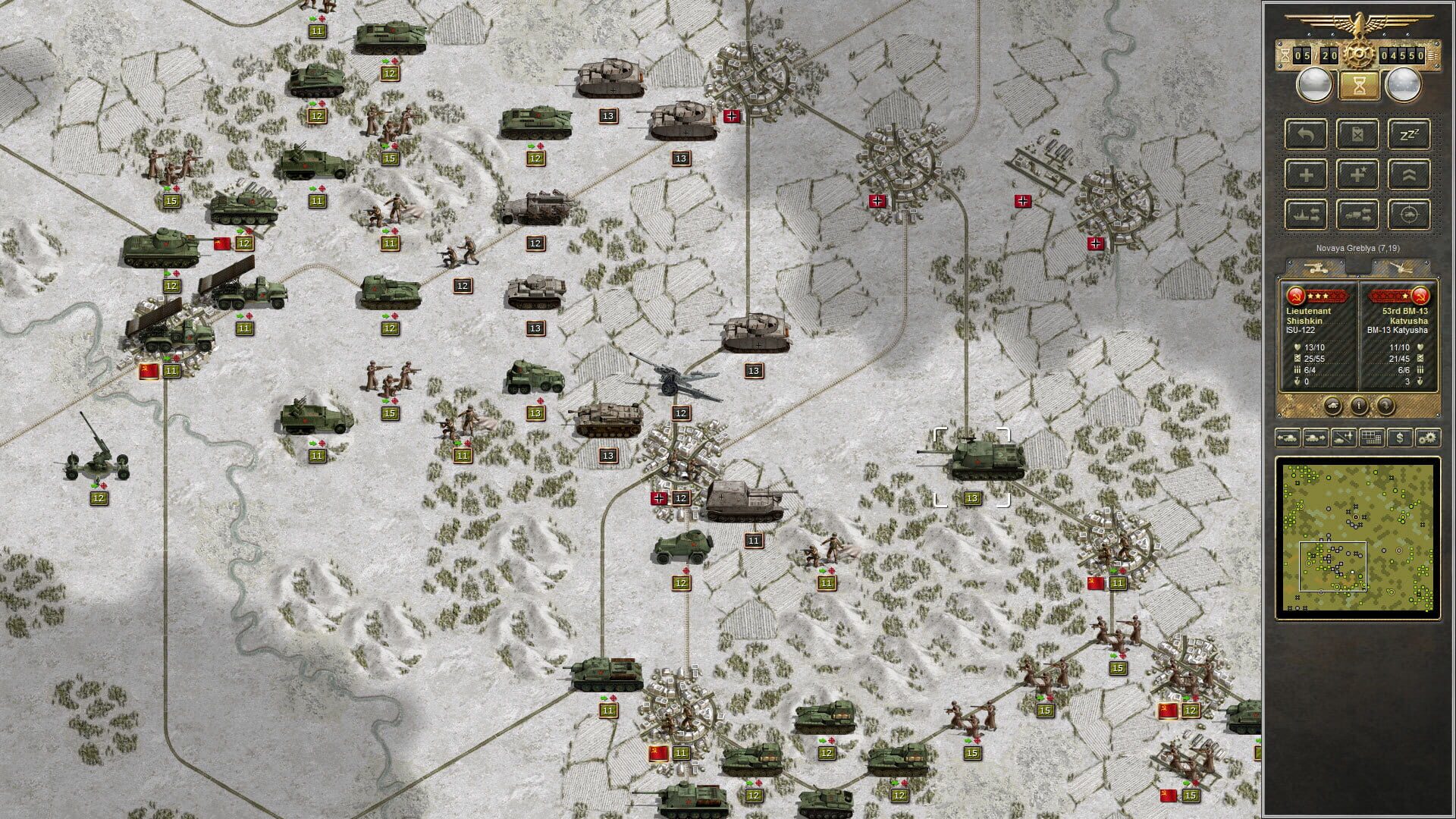Mount the unit in land transport
The height and width of the screenshot is (819, 1456).
coord(1358,215)
